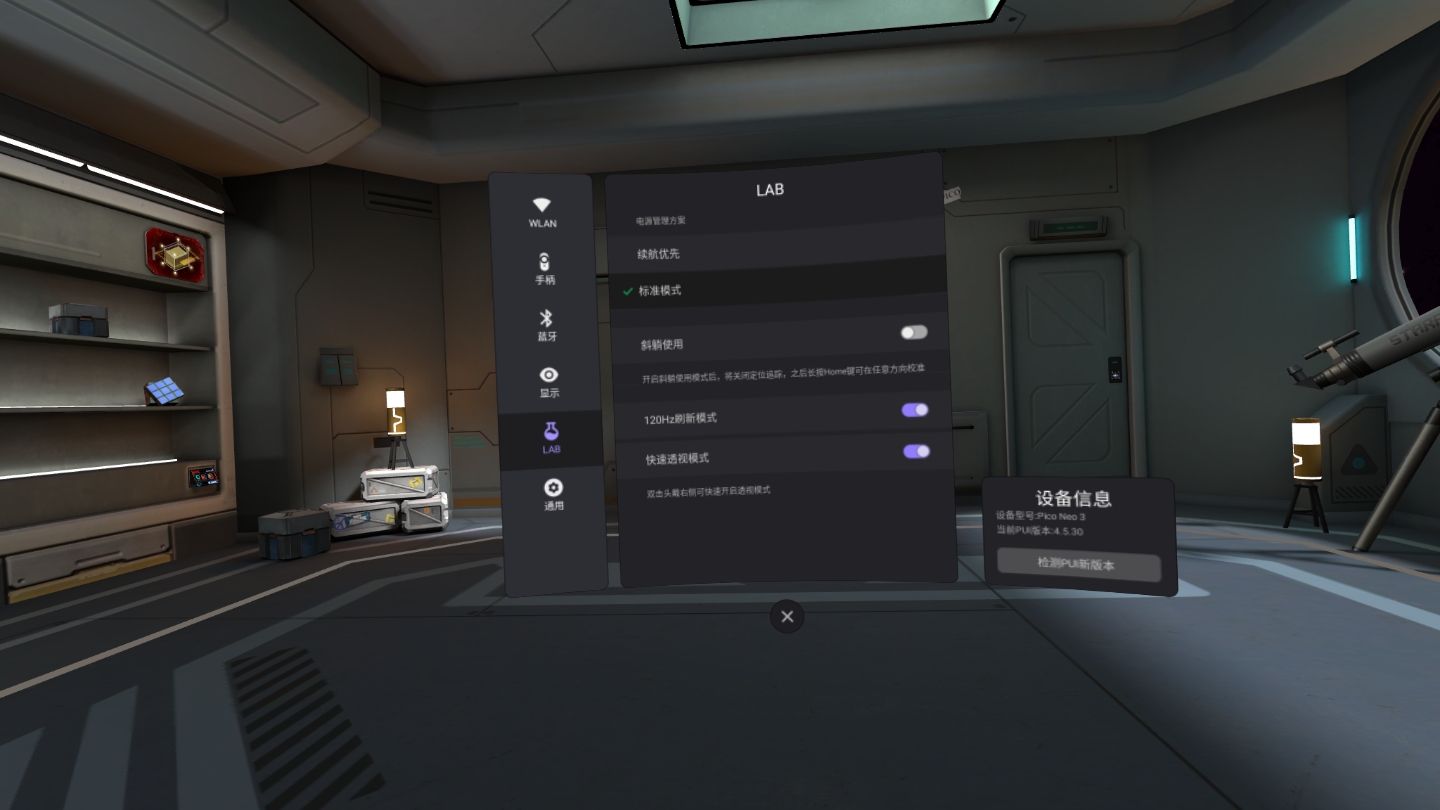The image size is (1440, 810).
Task: Close the settings panel with the X
Action: (786, 616)
